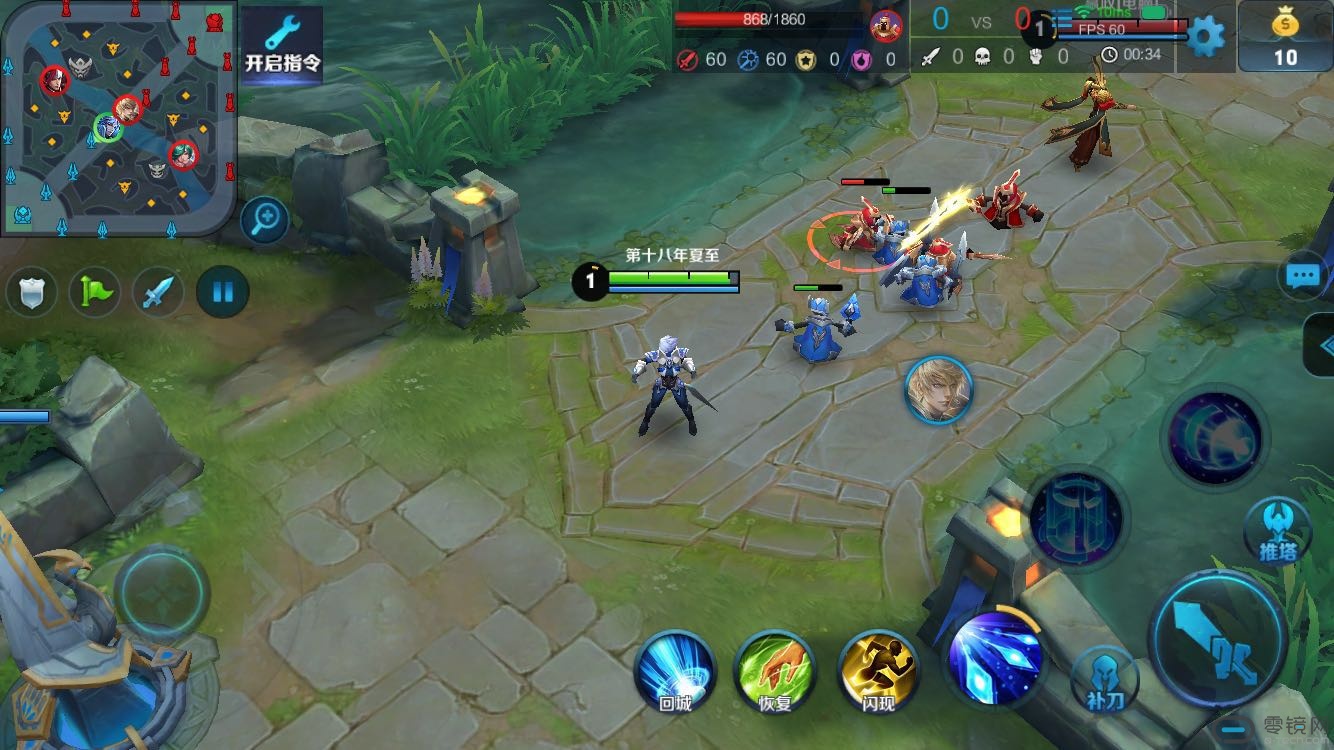This screenshot has height=750, width=1334.
Task: Hit the large basic attack button
Action: [x=1218, y=638]
